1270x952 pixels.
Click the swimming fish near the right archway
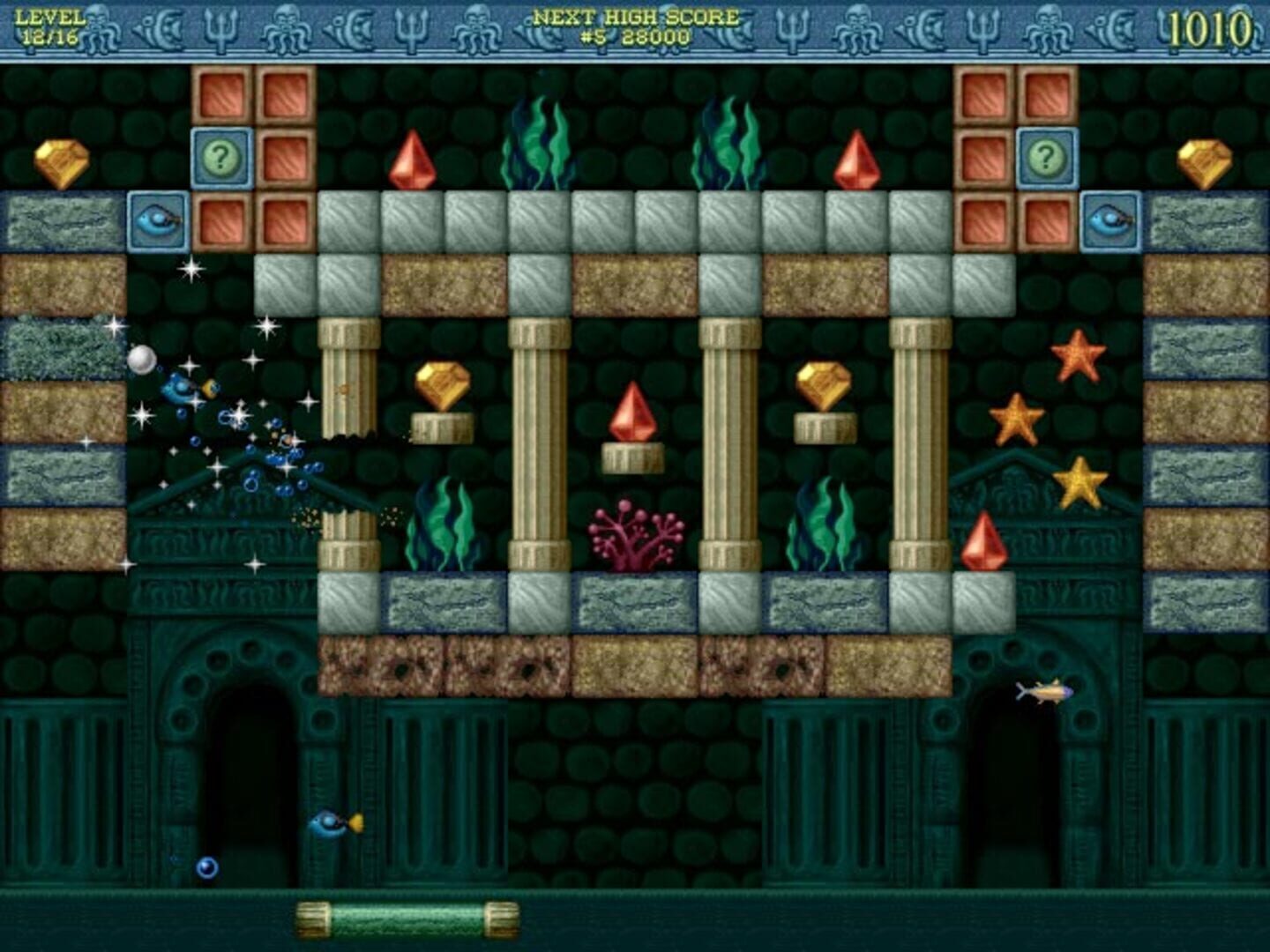tap(1043, 694)
